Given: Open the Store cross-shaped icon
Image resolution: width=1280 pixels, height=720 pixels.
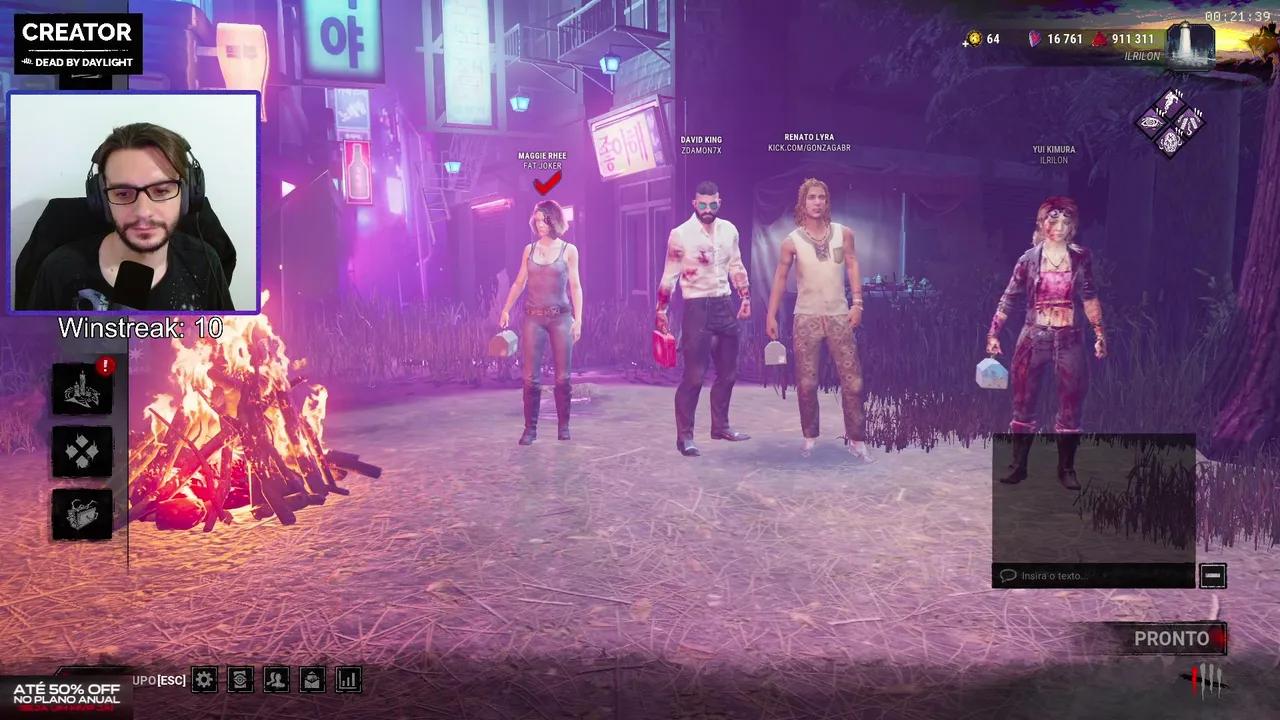Looking at the screenshot, I should click(81, 452).
